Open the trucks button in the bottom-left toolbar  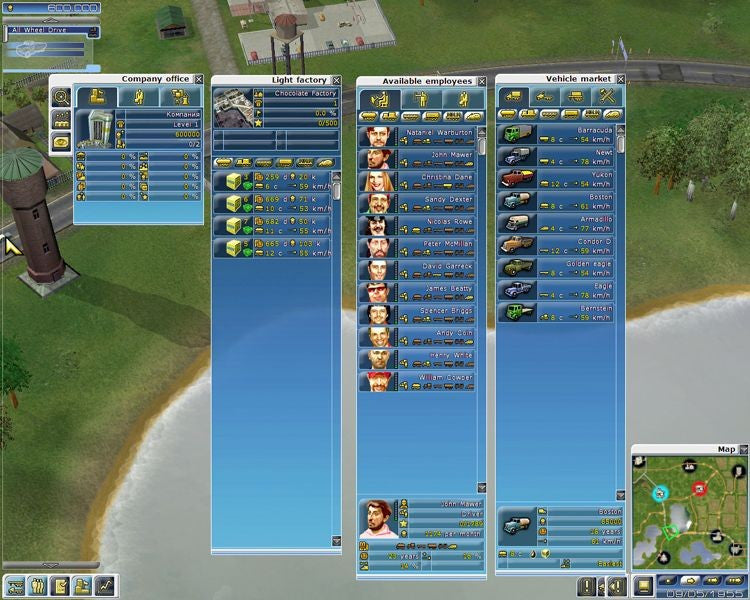[x=15, y=586]
